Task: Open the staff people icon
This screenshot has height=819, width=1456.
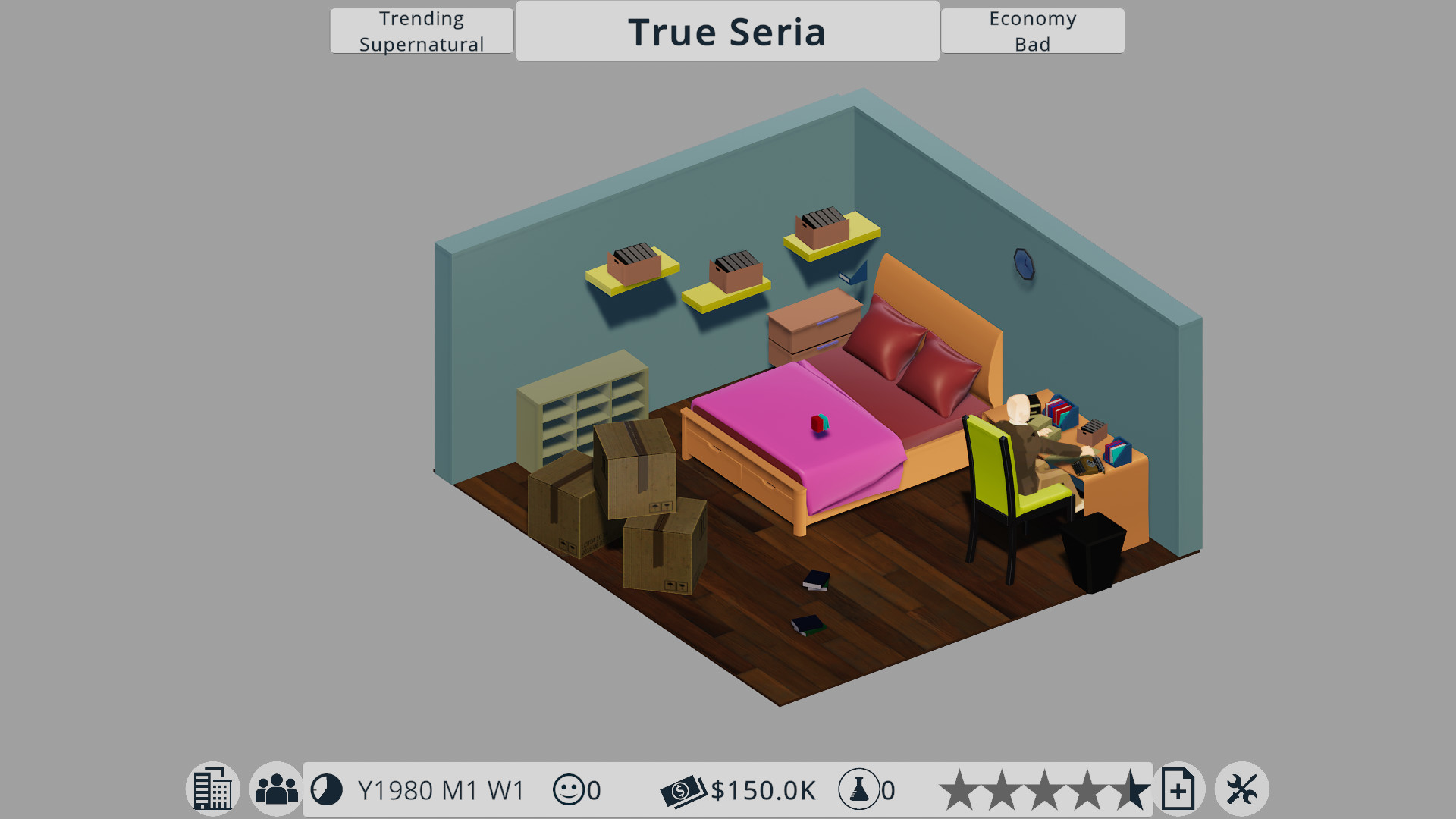Action: [276, 789]
